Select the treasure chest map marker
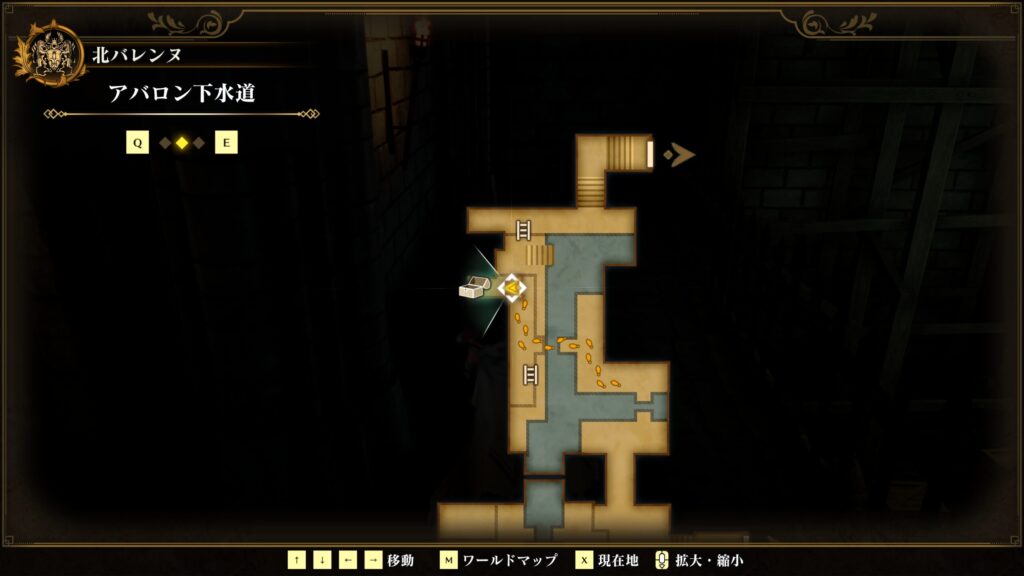1024x576 pixels. tap(473, 288)
